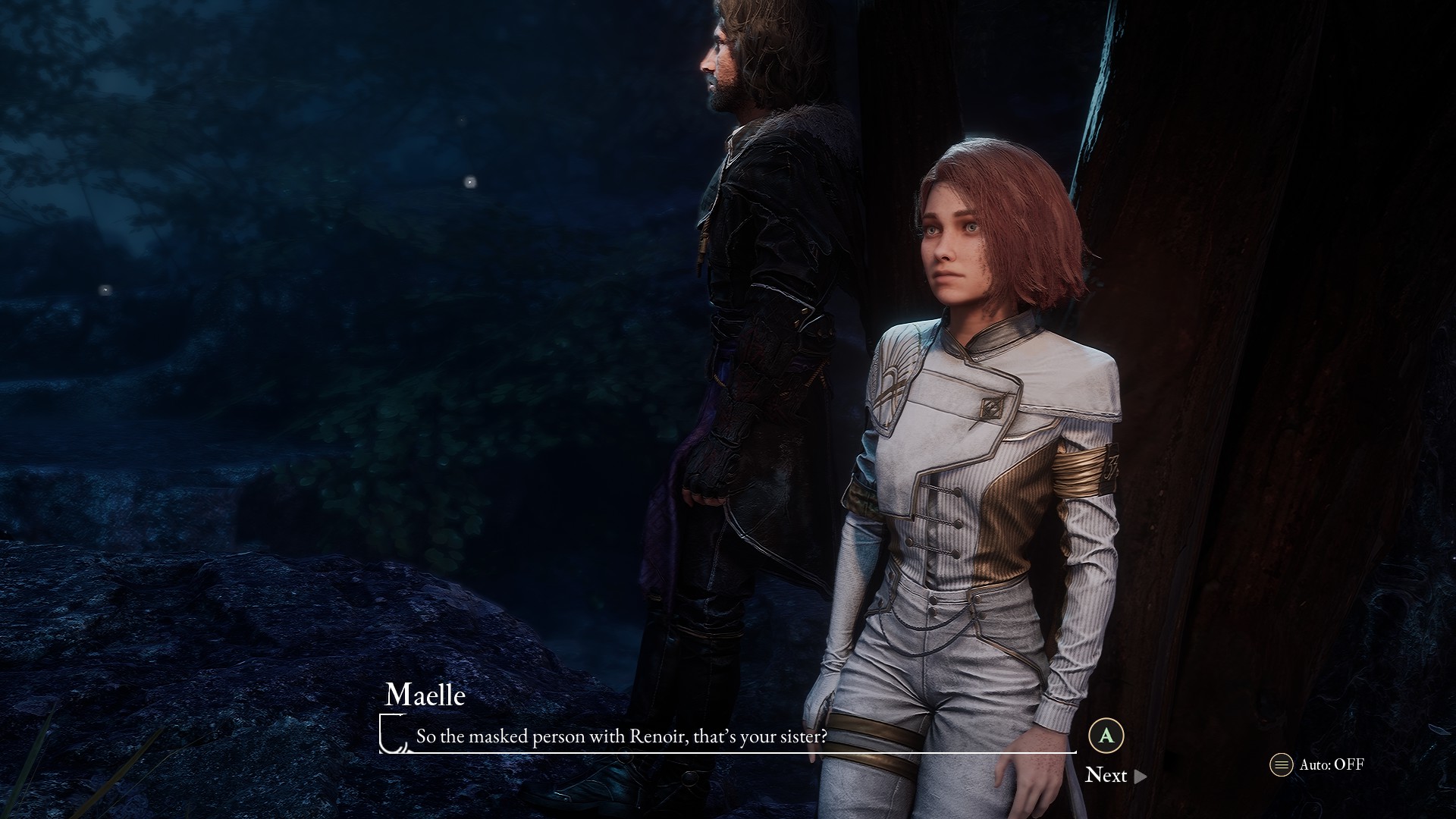Viewport: 1456px width, 819px height.
Task: Toggle the Auto: OFF dialogue setting
Action: click(1318, 764)
